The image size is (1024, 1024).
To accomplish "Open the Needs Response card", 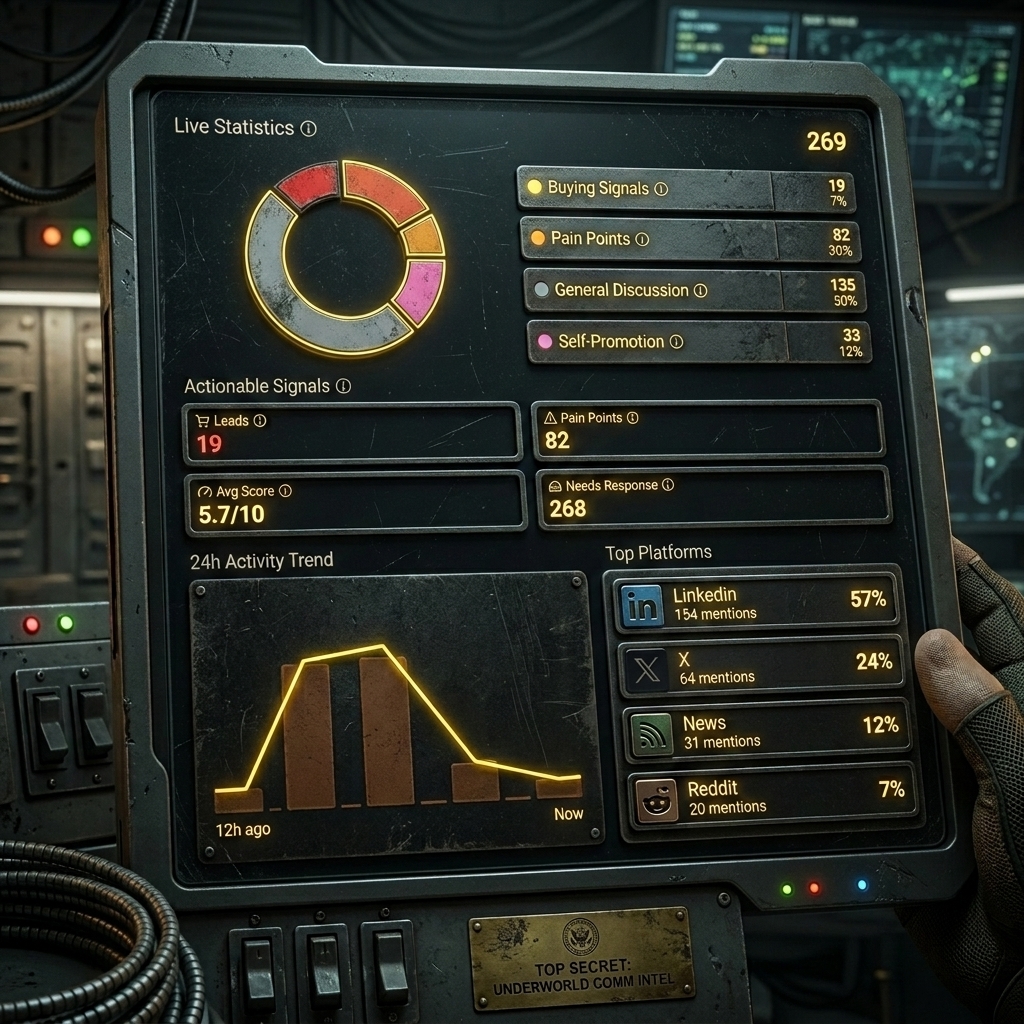I will click(714, 497).
